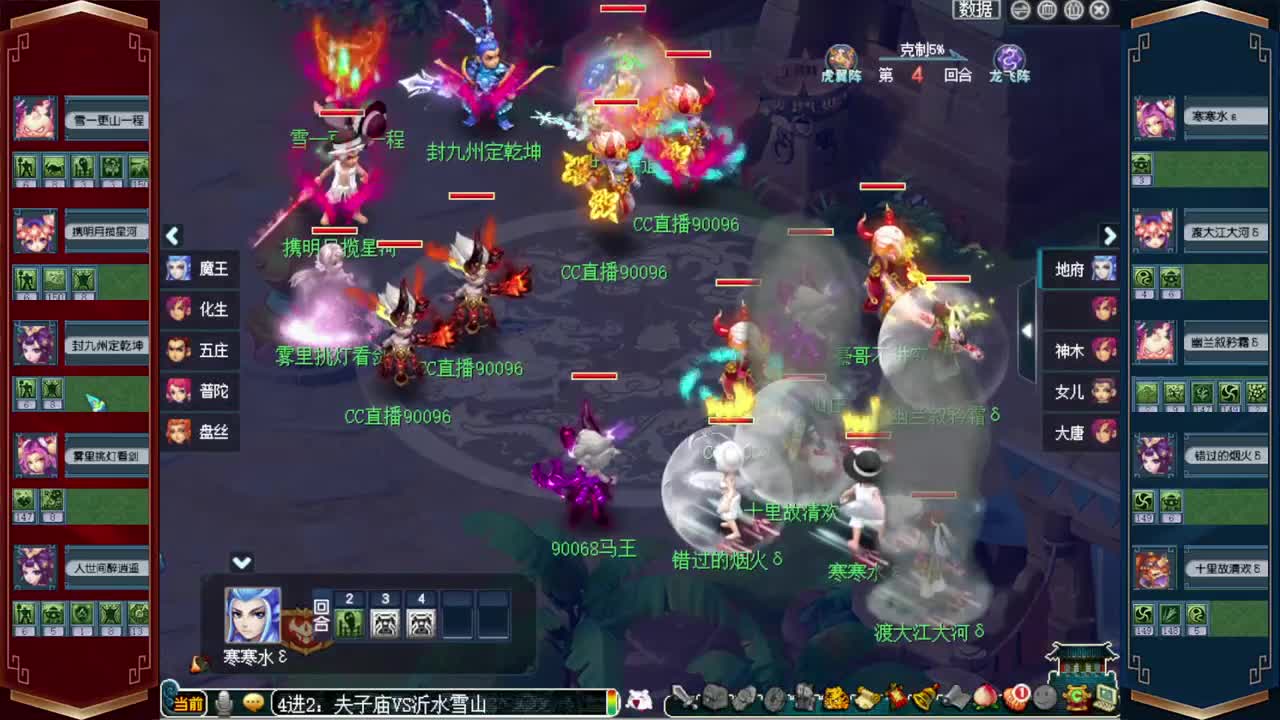Viewport: 1280px width, 720px height.
Task: Collapse the round panel with down chevron
Action: 239,562
